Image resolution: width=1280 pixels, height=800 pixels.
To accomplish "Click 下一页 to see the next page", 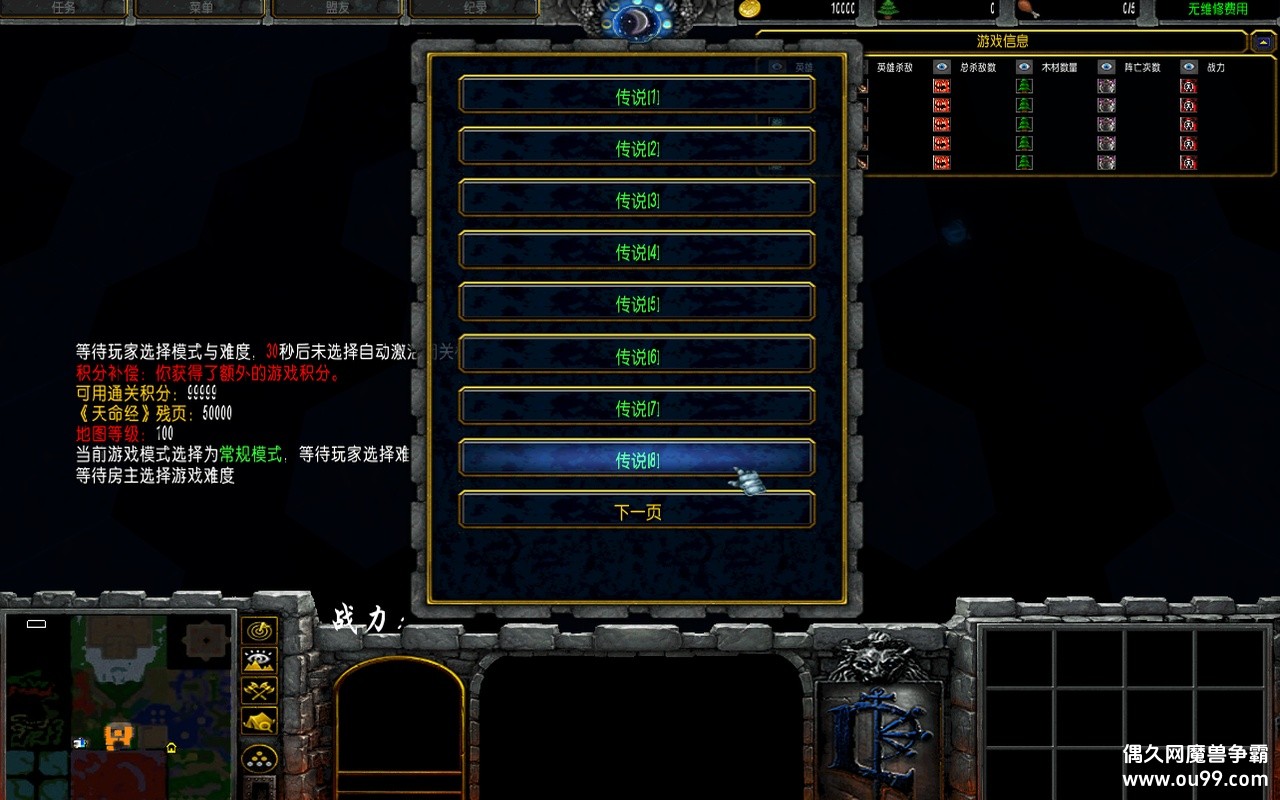I will click(636, 510).
